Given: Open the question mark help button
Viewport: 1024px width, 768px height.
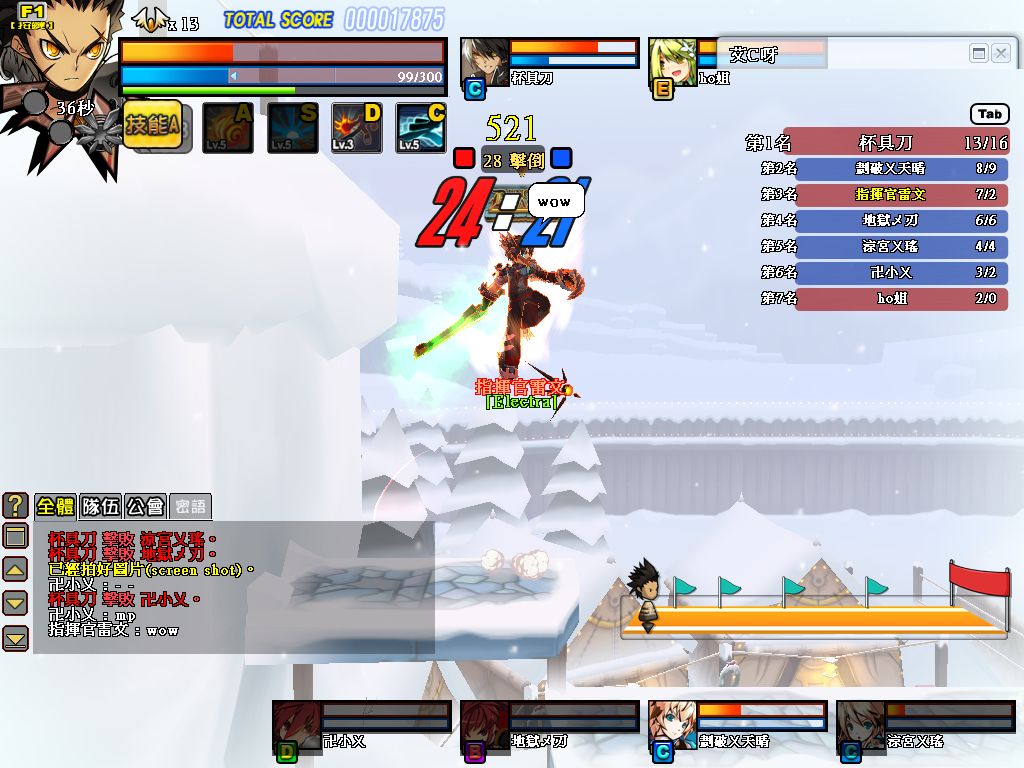Looking at the screenshot, I should pyautogui.click(x=15, y=505).
